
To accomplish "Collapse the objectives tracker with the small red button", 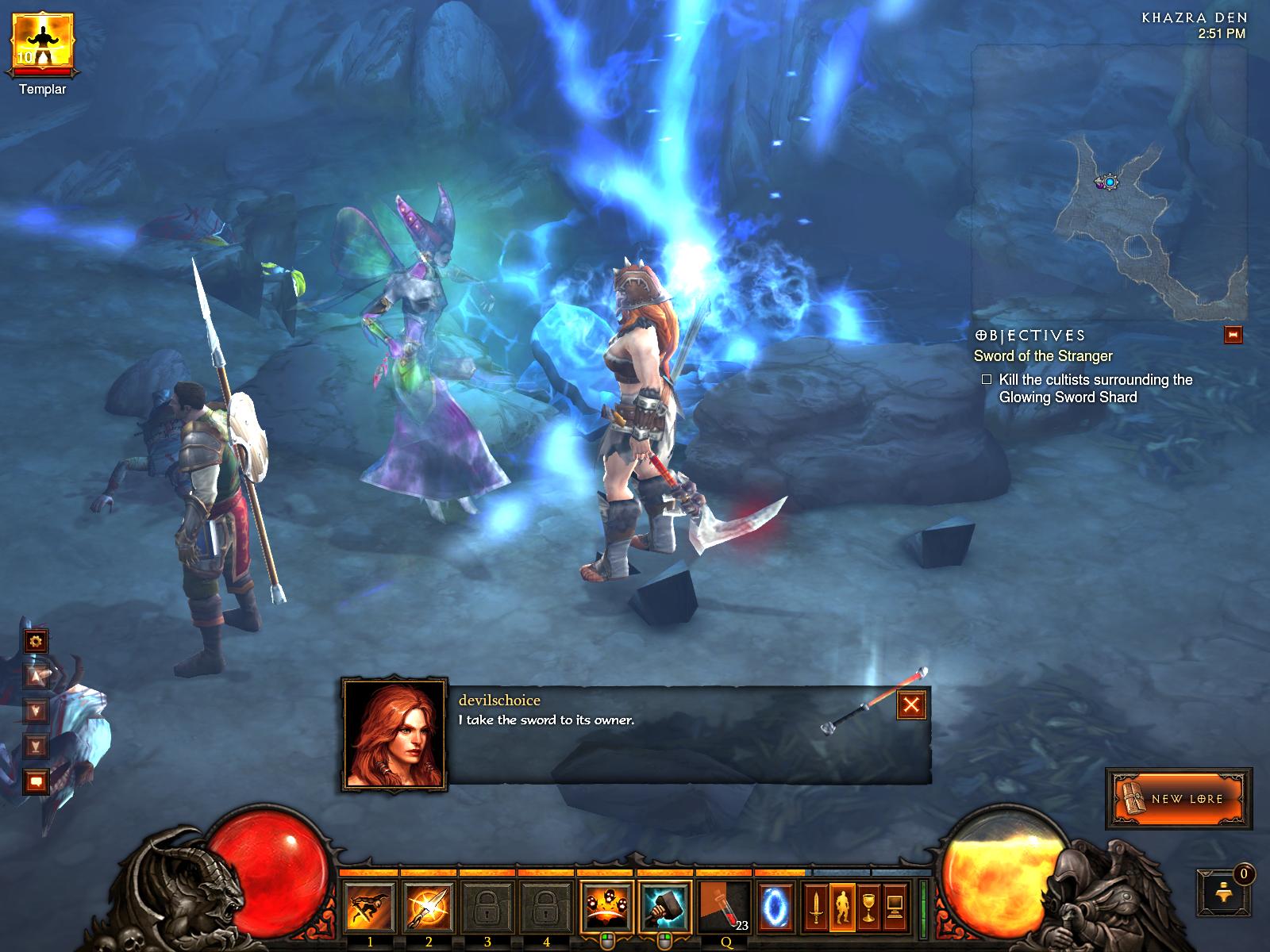I will (1233, 335).
